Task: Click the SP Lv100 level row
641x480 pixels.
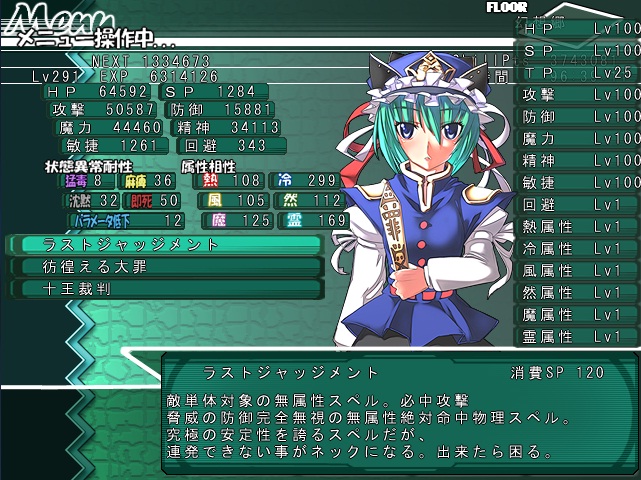Action: [x=578, y=50]
